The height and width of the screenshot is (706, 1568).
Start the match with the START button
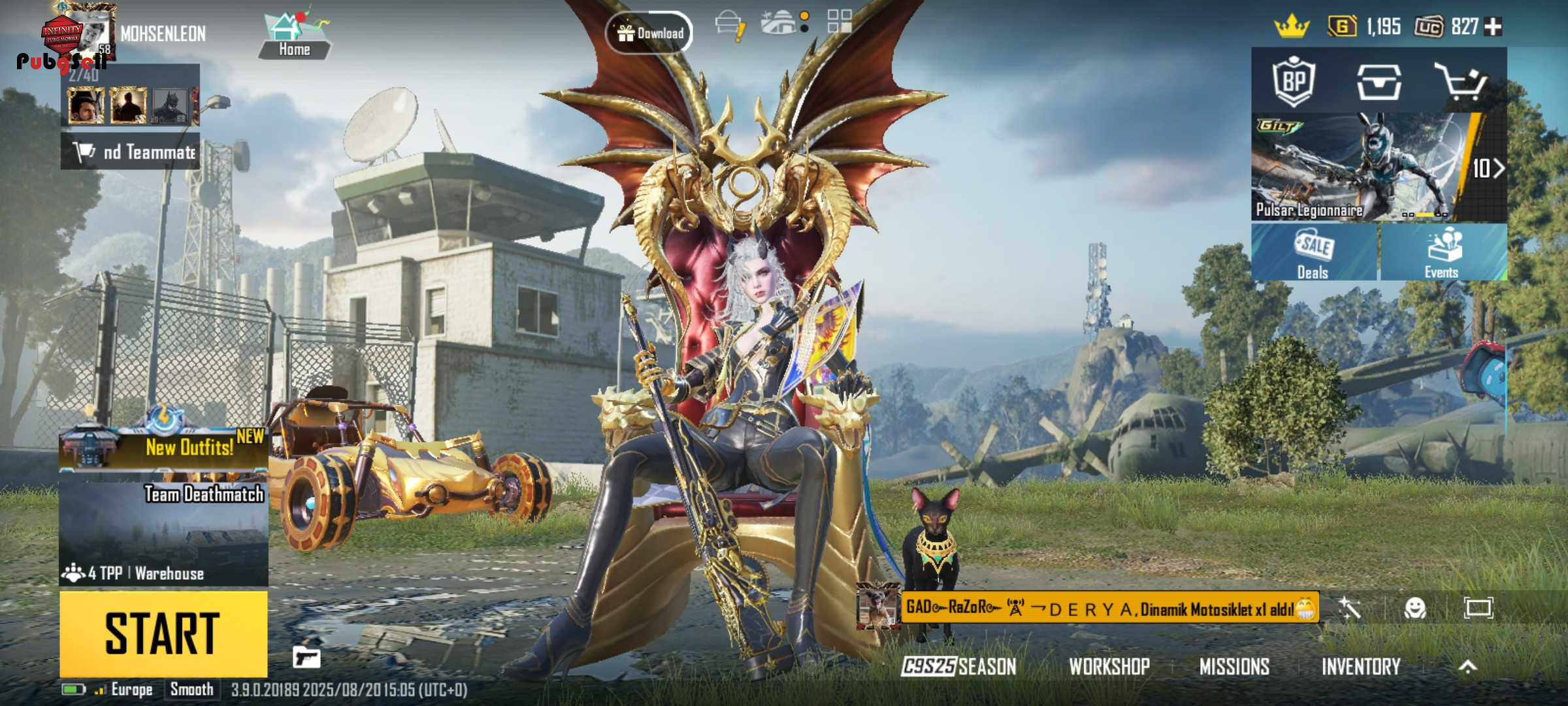[163, 633]
